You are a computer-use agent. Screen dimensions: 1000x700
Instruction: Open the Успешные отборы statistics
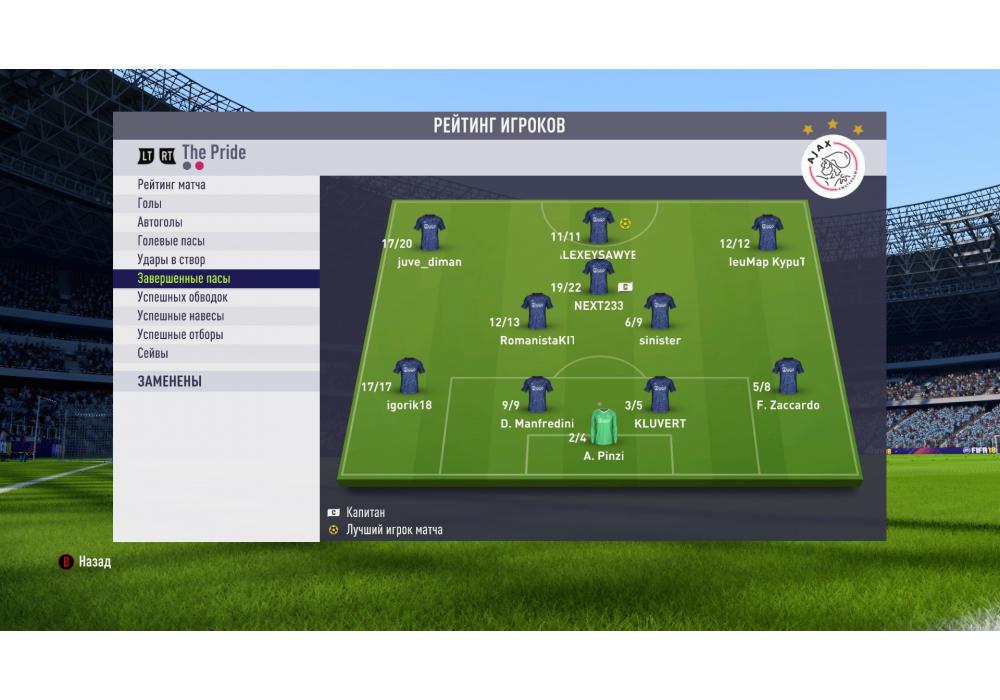click(x=180, y=335)
